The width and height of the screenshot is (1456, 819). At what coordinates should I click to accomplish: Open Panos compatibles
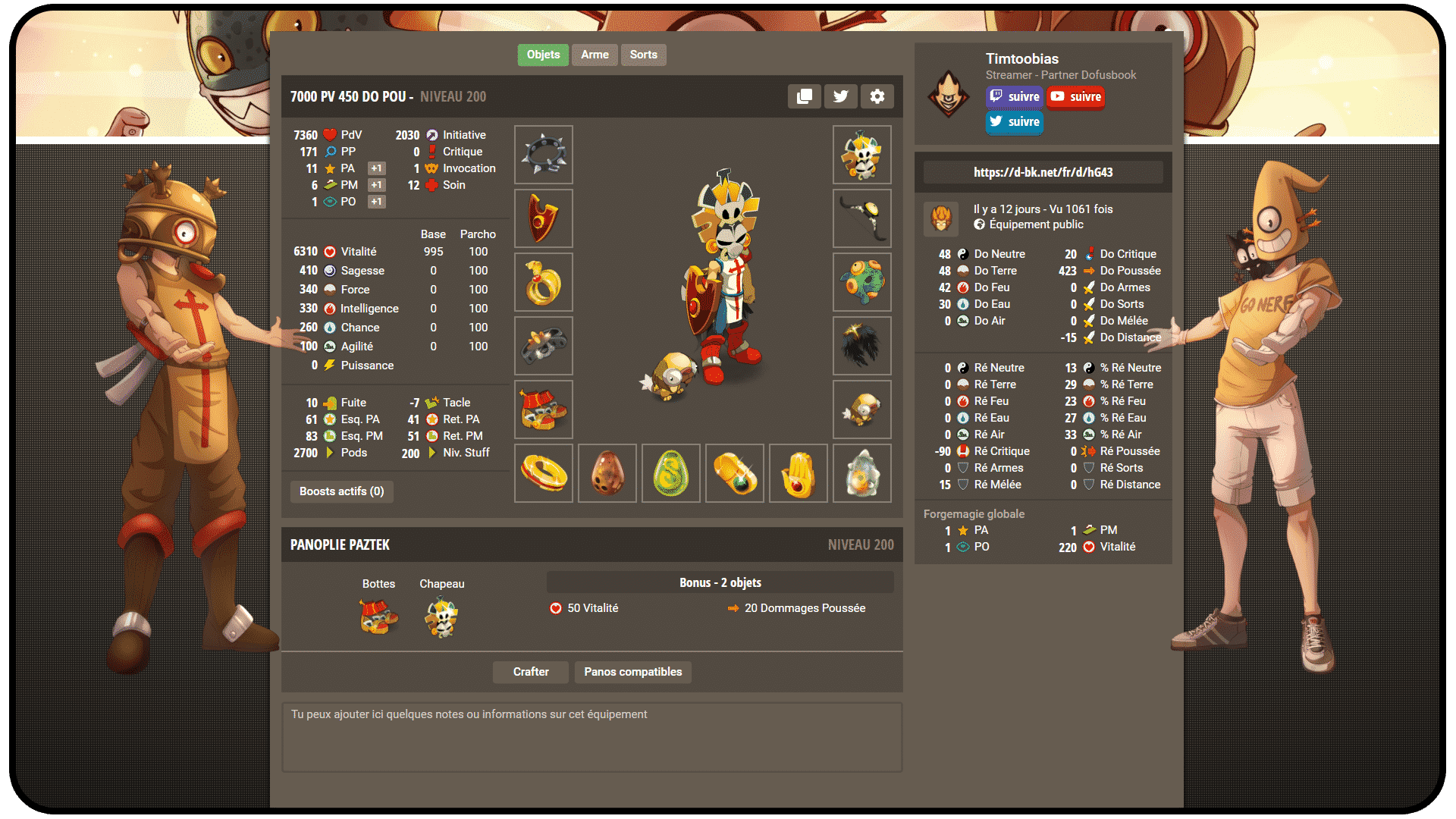(x=632, y=672)
